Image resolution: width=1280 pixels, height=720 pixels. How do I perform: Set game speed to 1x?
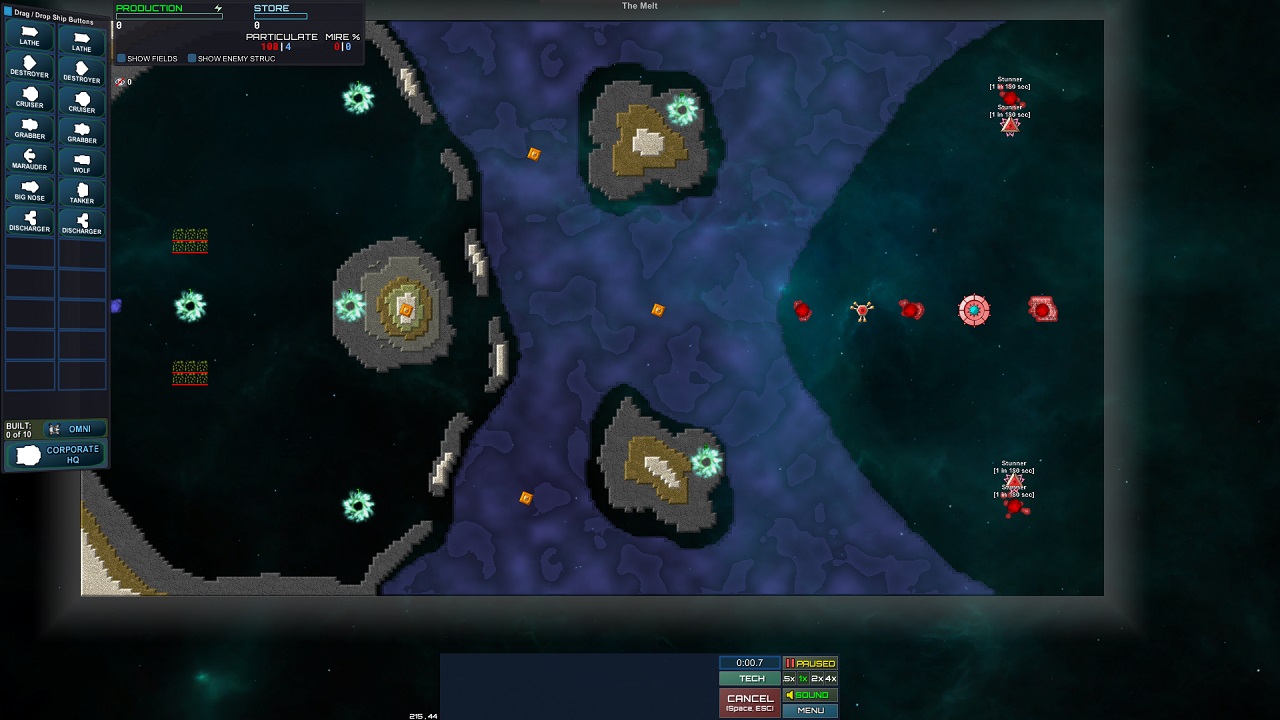[x=802, y=679]
